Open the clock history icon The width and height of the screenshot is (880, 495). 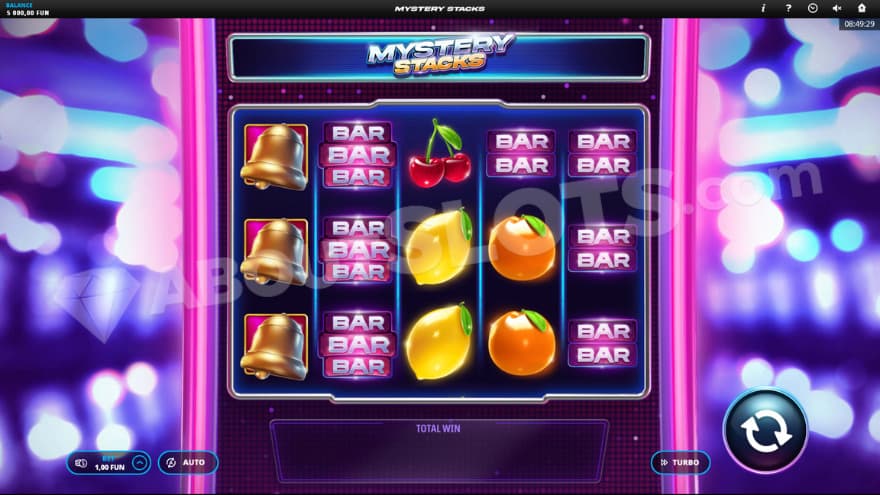(x=812, y=8)
